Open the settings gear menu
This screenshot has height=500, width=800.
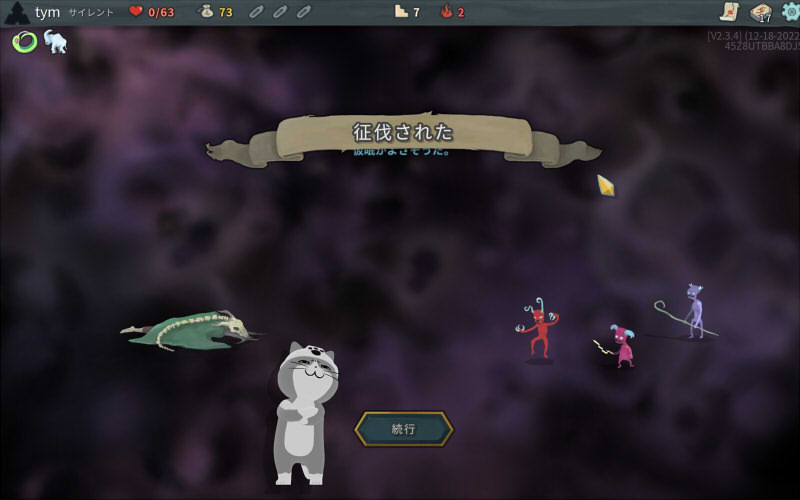(790, 12)
